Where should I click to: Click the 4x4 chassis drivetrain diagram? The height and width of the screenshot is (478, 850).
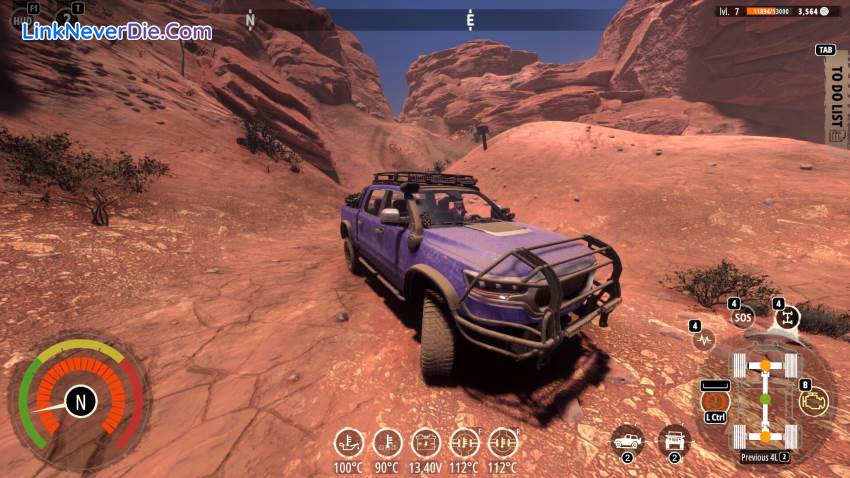click(765, 400)
